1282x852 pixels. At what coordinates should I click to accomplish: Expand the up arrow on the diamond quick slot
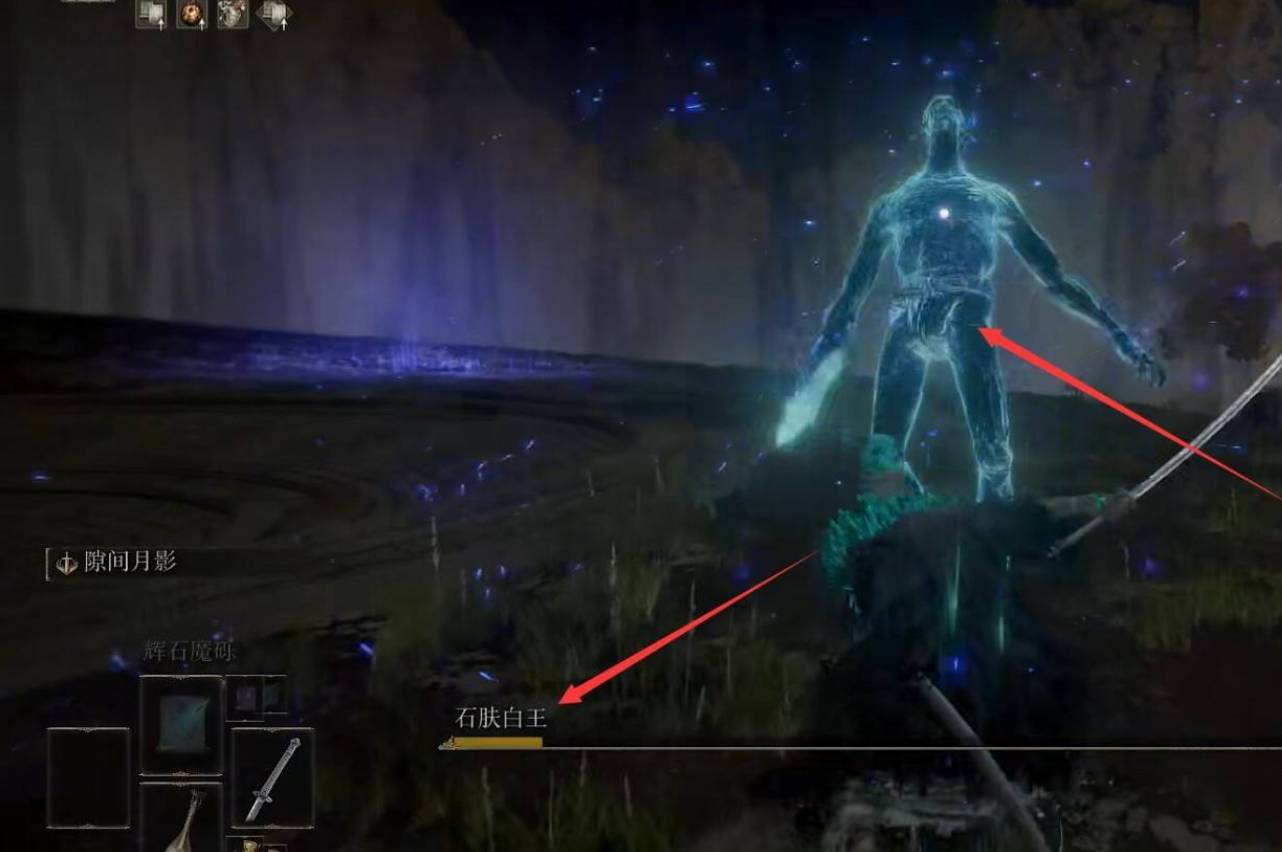click(x=284, y=22)
